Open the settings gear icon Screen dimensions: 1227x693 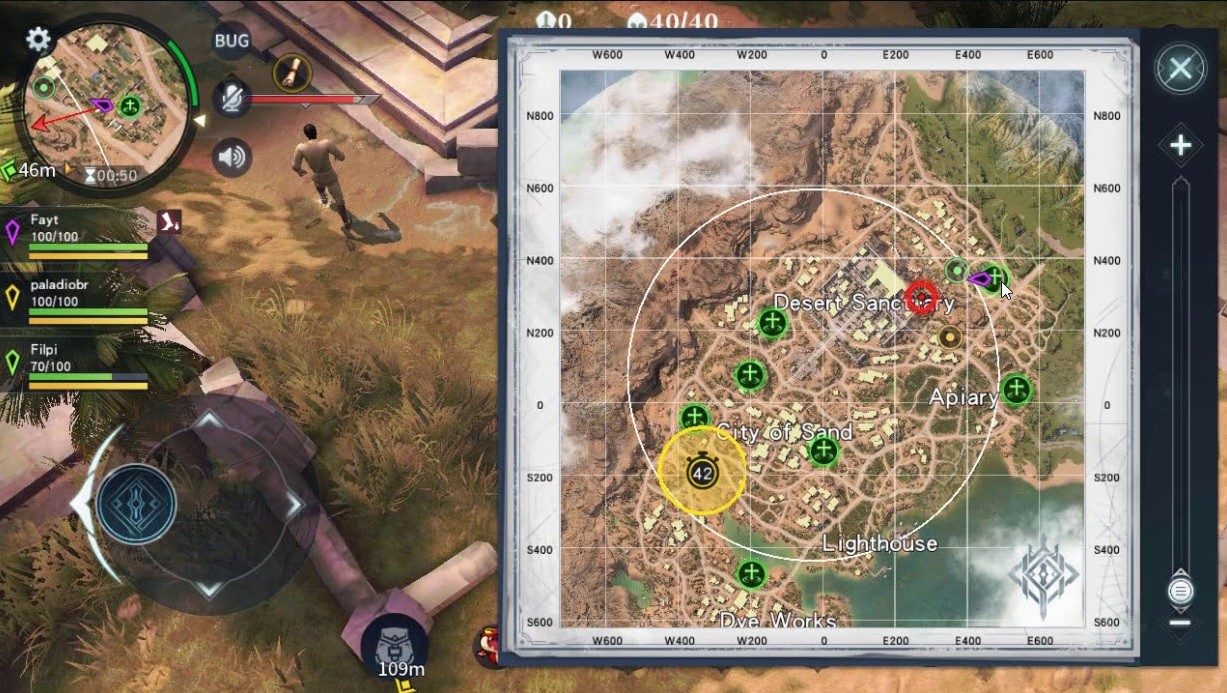(x=38, y=39)
